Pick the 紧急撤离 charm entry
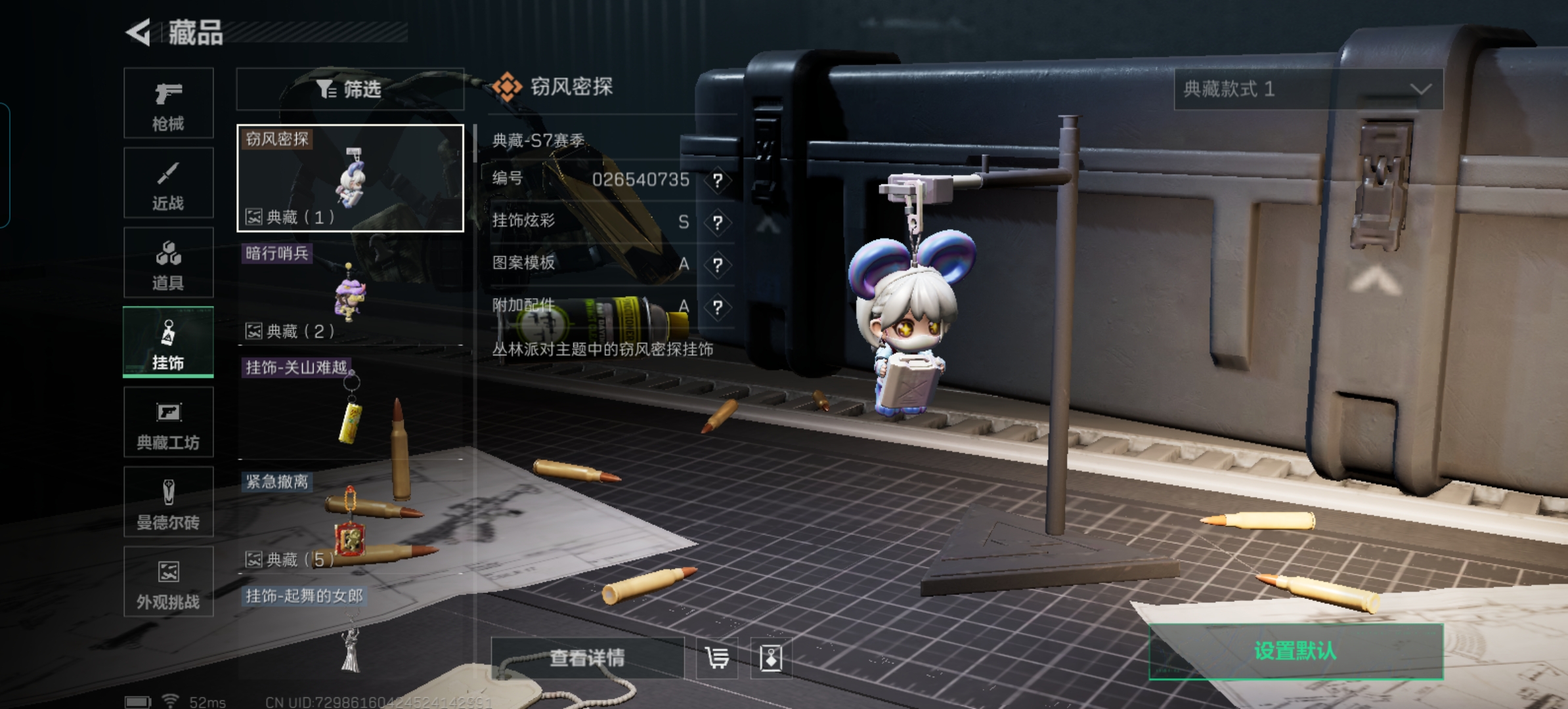The image size is (1568, 709). click(350, 521)
